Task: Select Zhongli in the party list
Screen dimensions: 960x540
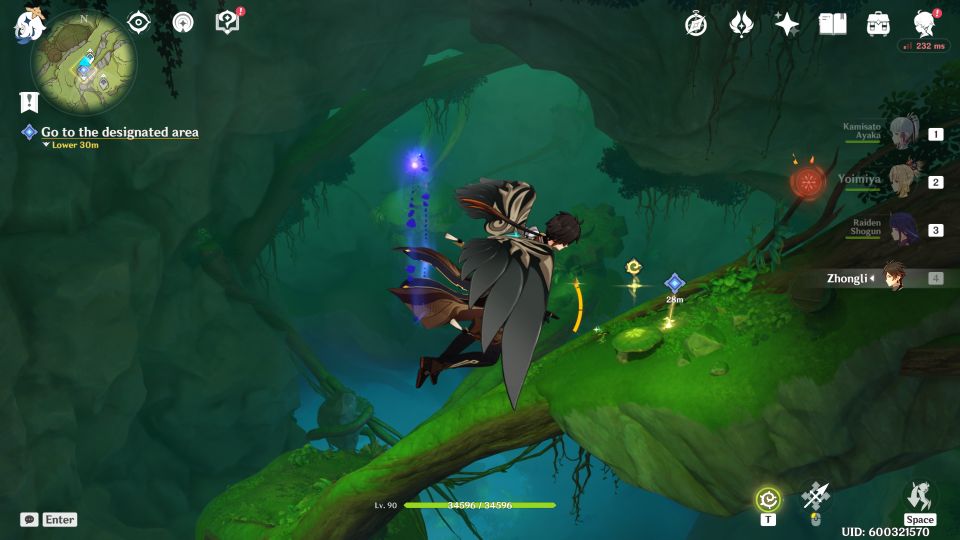Action: (x=894, y=278)
